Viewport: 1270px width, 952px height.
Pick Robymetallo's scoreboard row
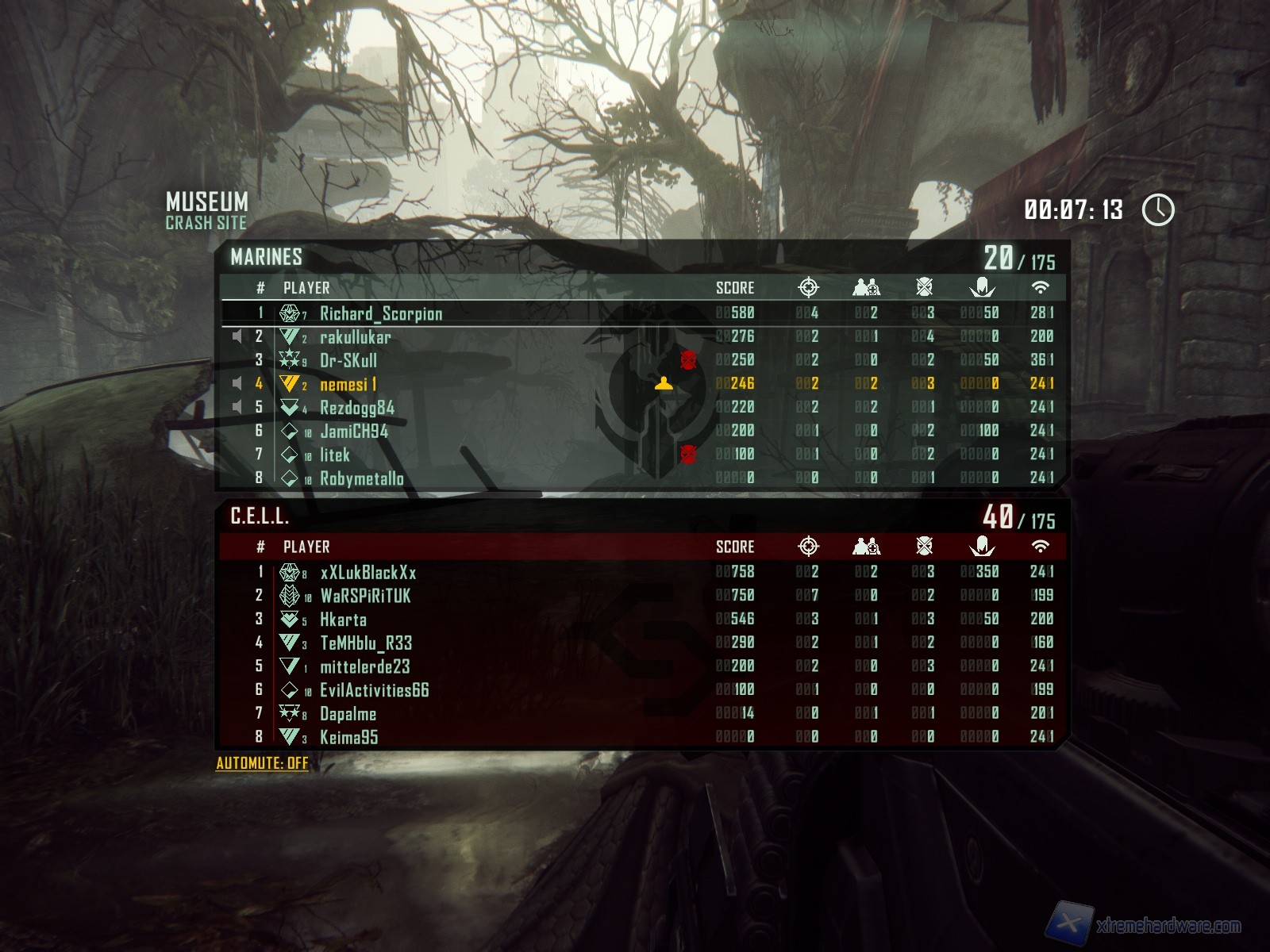pyautogui.click(x=361, y=478)
